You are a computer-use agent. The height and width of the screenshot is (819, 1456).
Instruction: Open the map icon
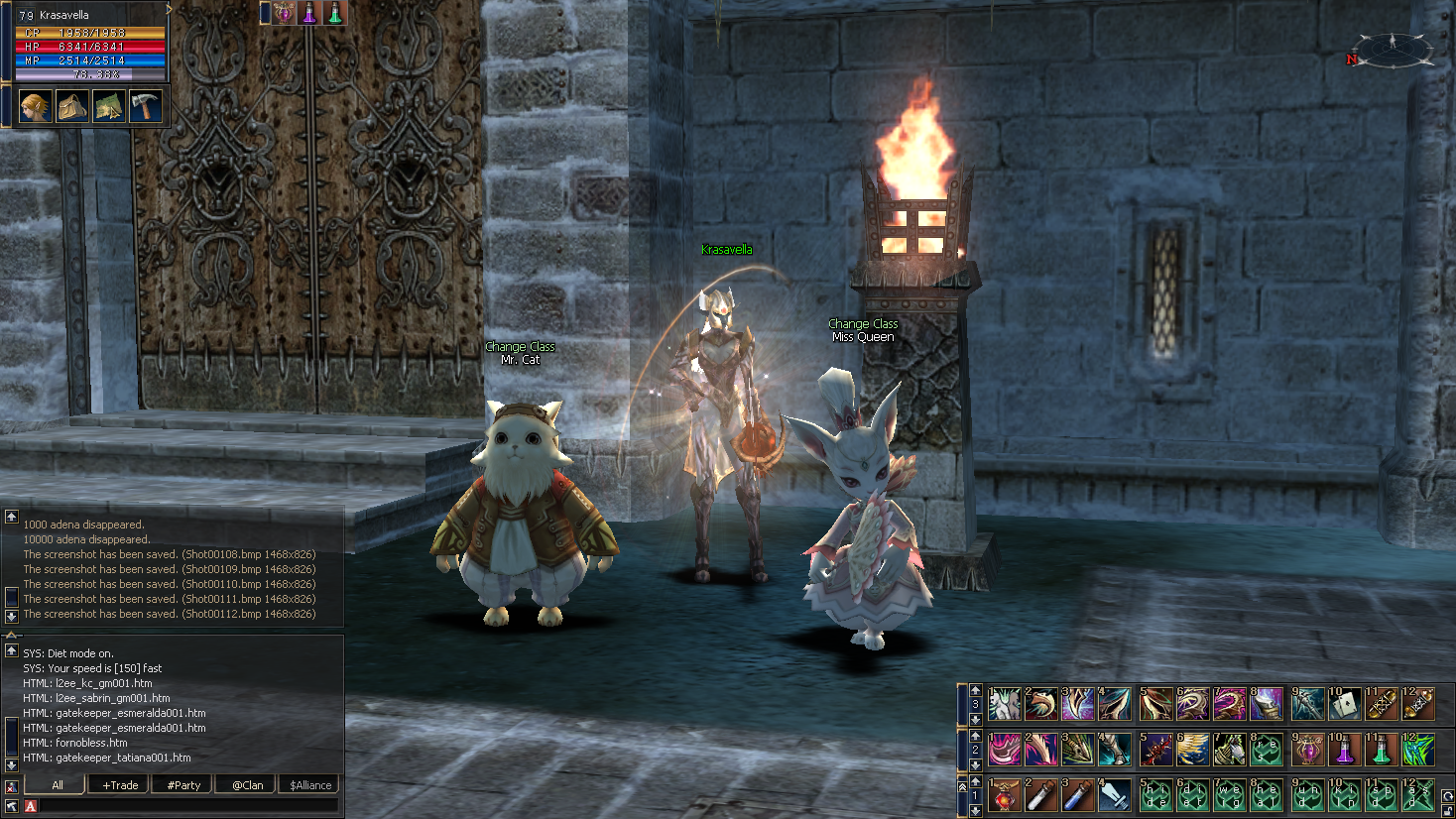(108, 106)
